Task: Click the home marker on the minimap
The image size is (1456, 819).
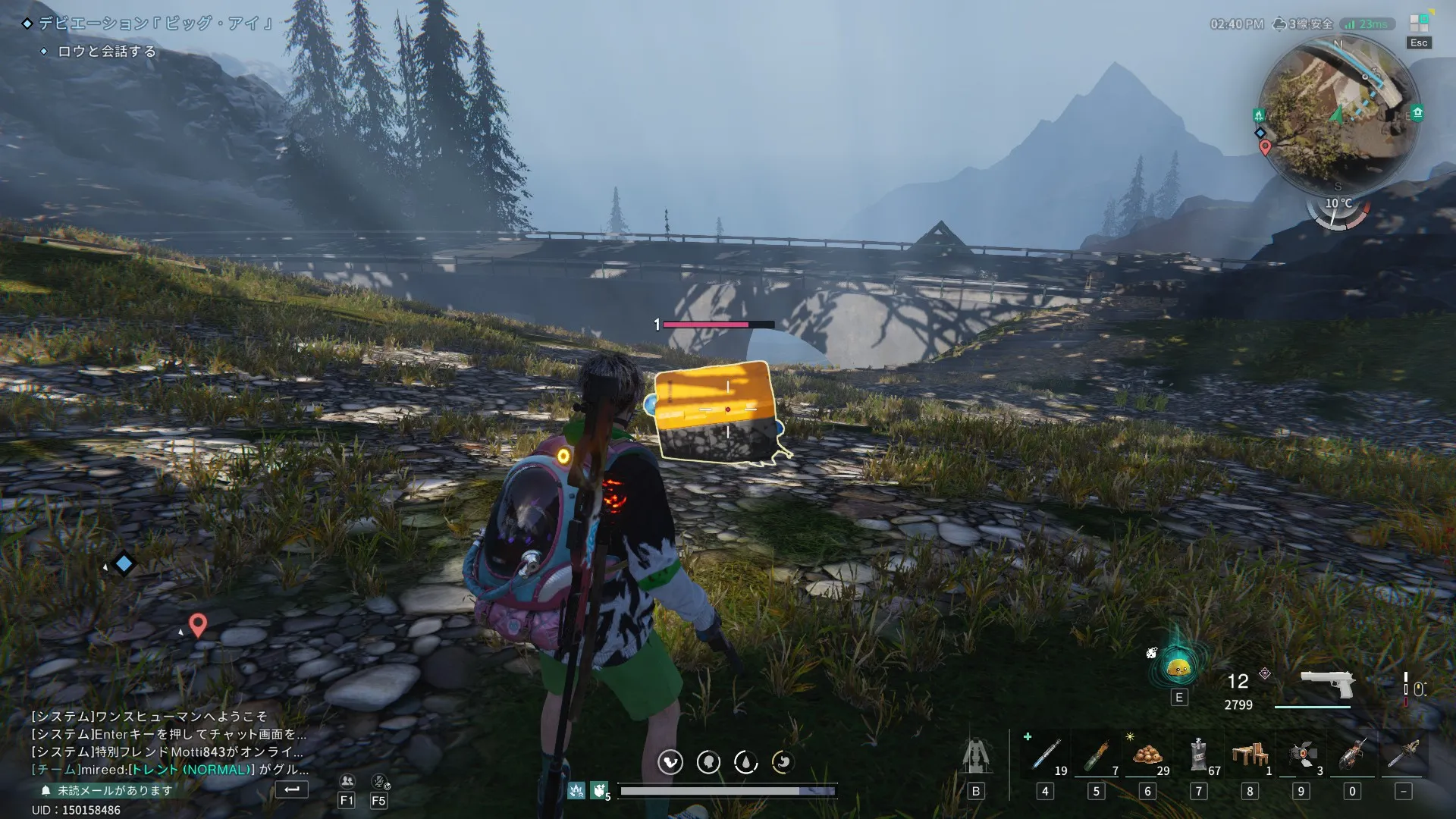Action: click(1417, 113)
